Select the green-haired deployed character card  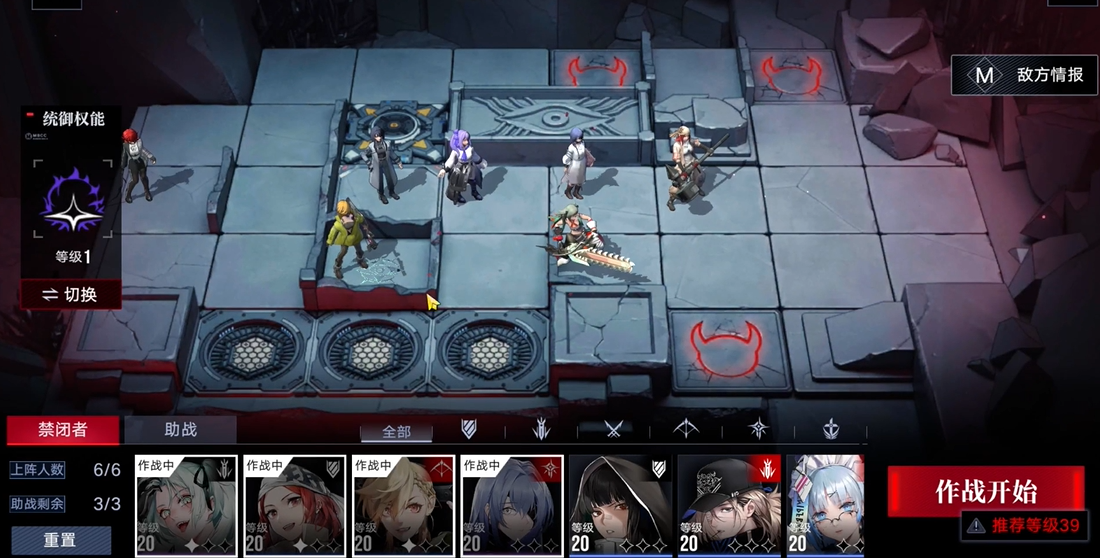pyautogui.click(x=186, y=505)
